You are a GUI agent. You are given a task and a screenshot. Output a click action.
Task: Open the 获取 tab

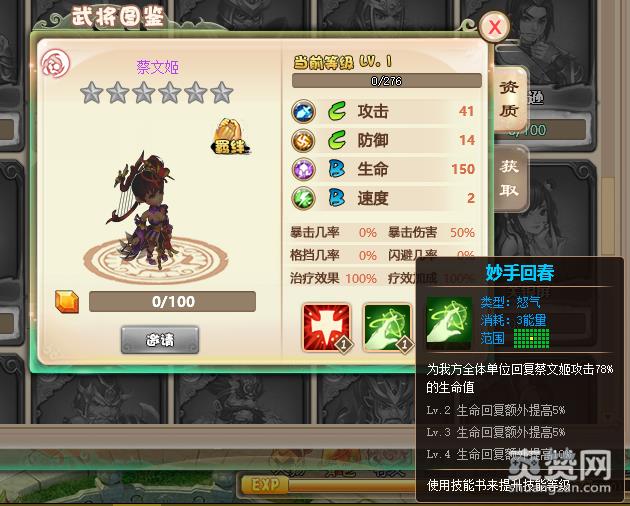(509, 176)
